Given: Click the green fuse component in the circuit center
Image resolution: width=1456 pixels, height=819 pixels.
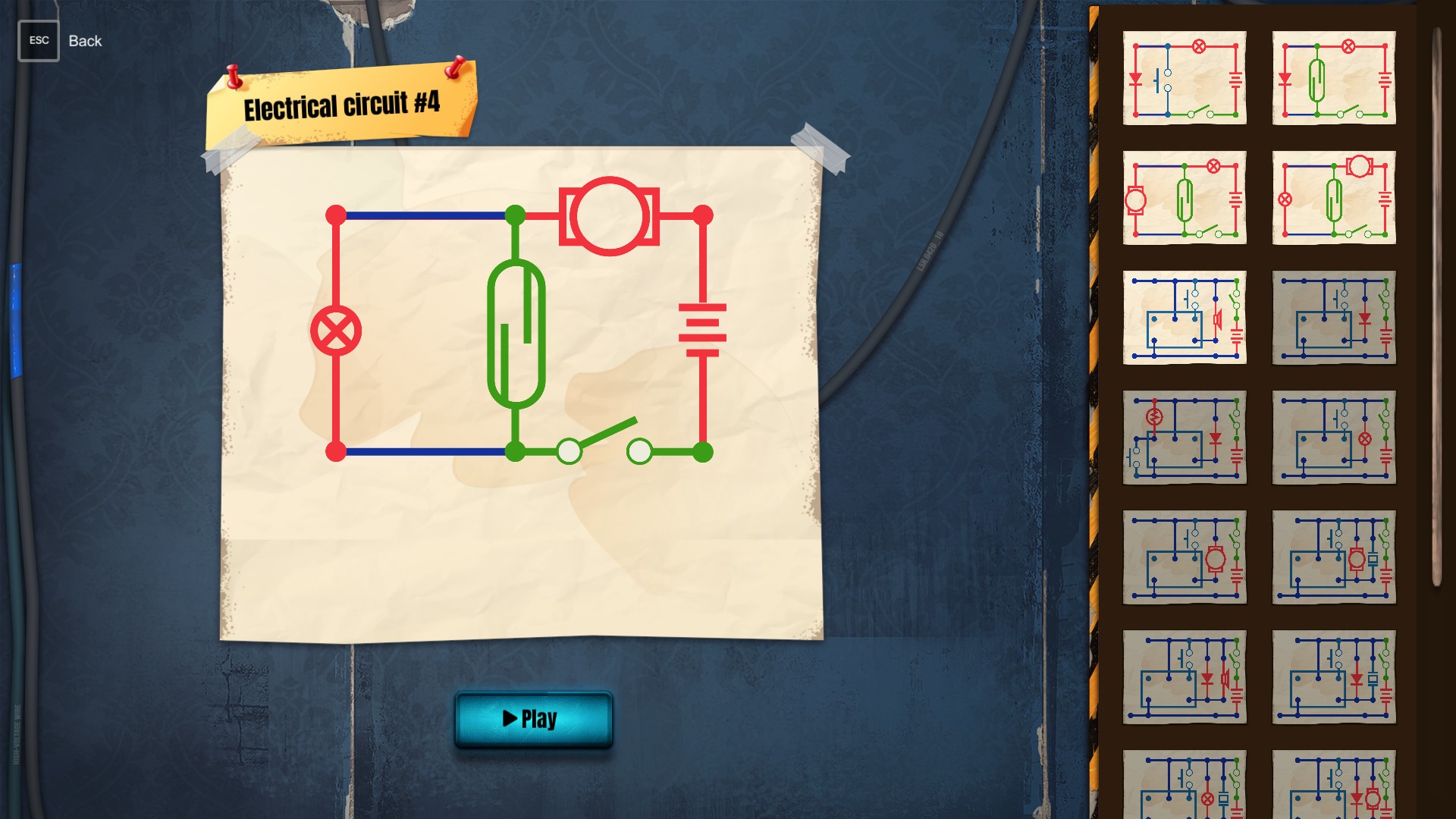Looking at the screenshot, I should pos(518,330).
